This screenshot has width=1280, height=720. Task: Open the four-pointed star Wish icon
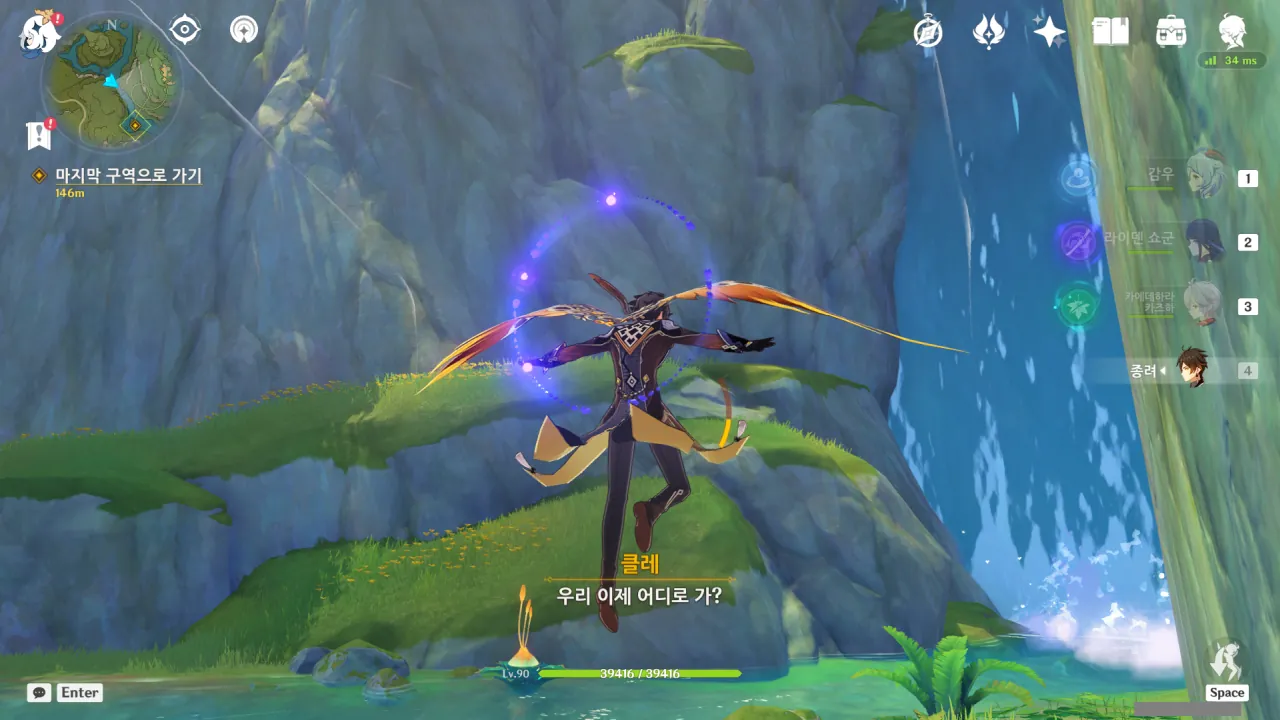(1049, 32)
